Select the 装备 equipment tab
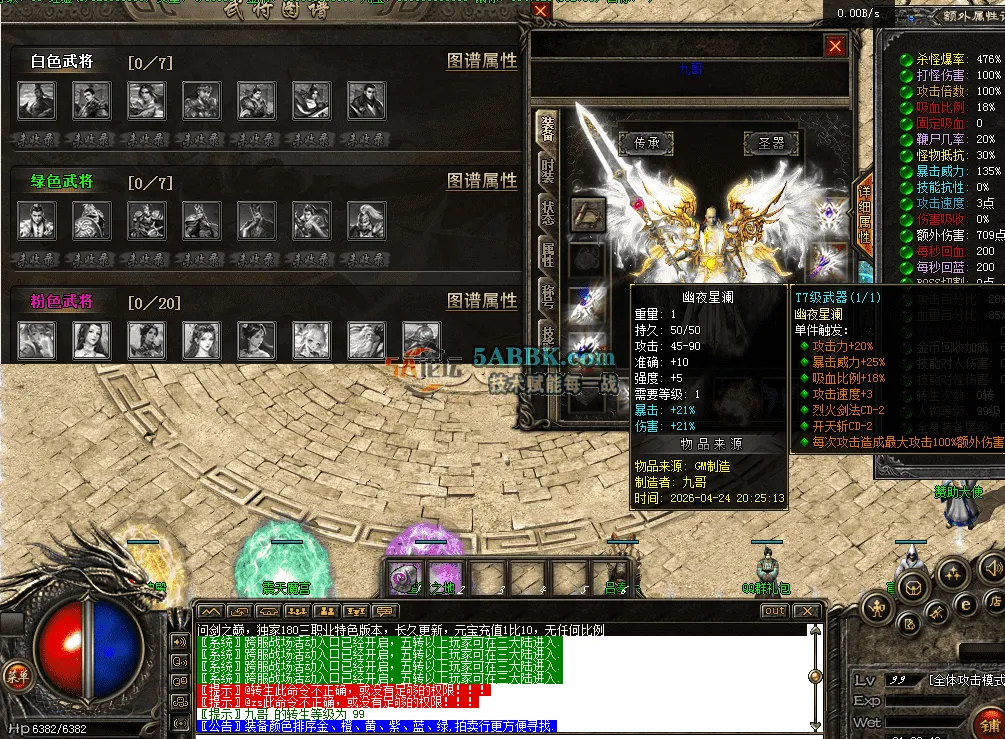 pyautogui.click(x=547, y=127)
